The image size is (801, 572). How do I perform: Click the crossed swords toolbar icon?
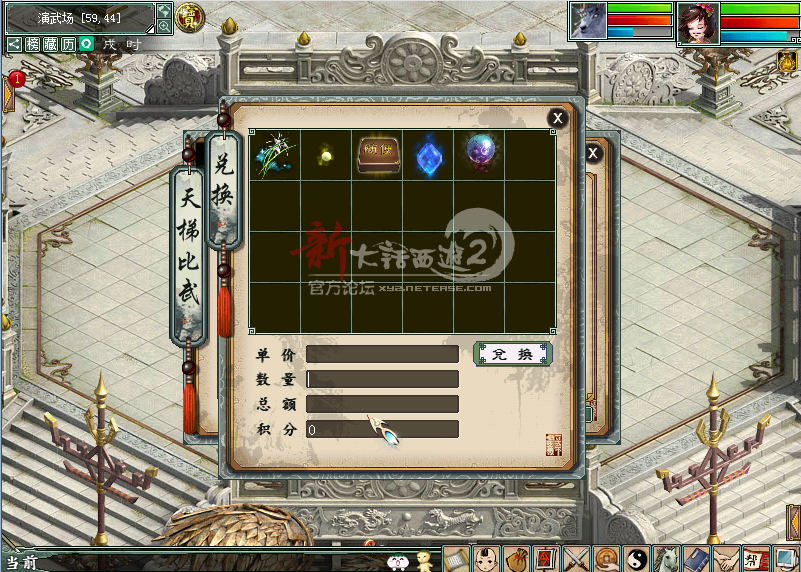[x=575, y=558]
